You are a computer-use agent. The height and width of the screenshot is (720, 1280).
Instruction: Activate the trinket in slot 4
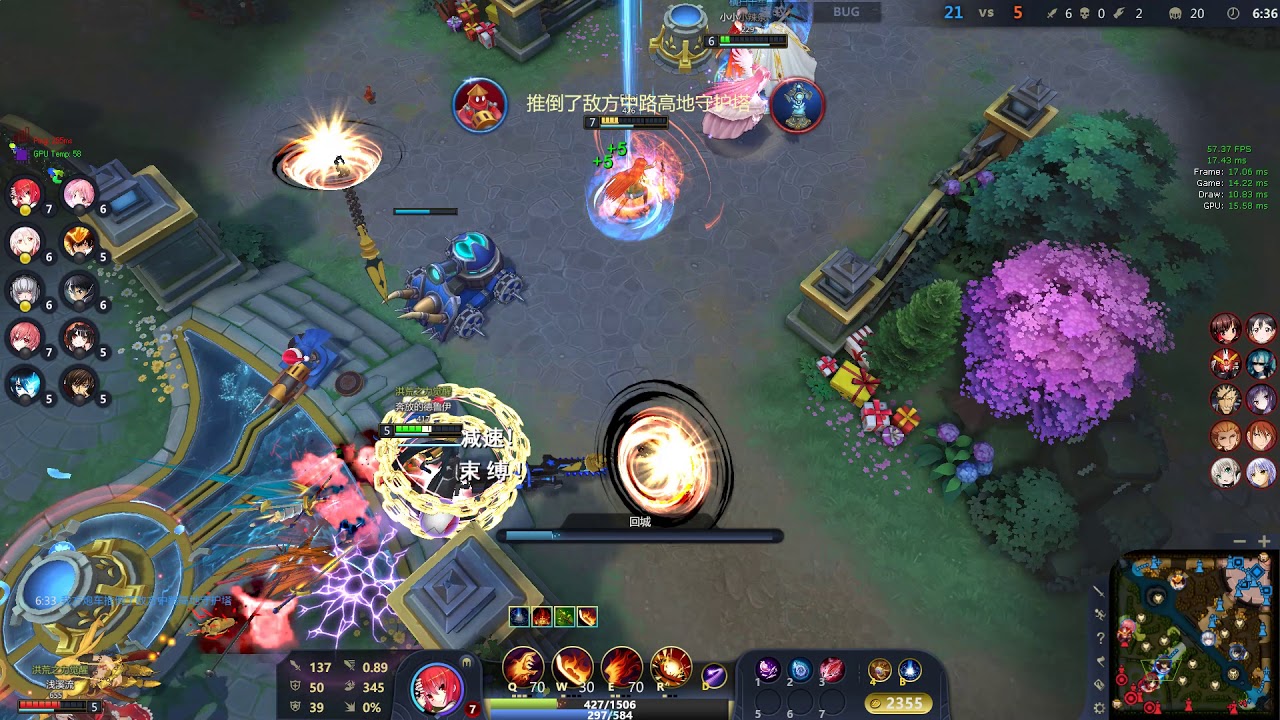point(880,669)
